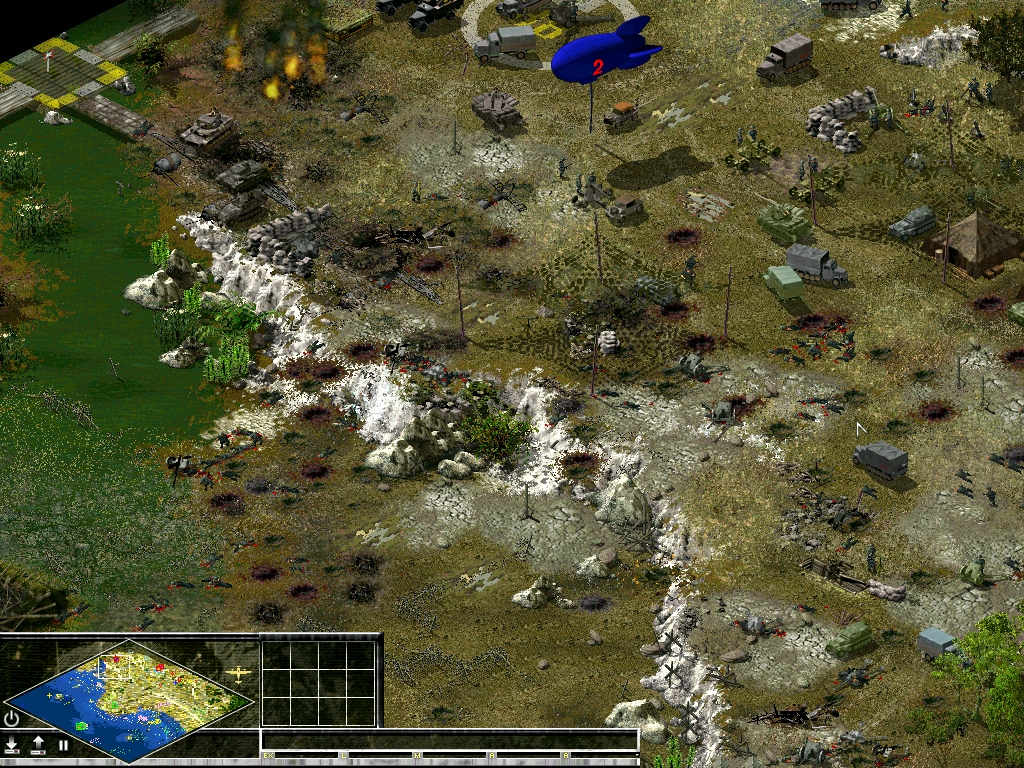Pause the game with the pause button
The image size is (1024, 768).
pyautogui.click(x=63, y=745)
